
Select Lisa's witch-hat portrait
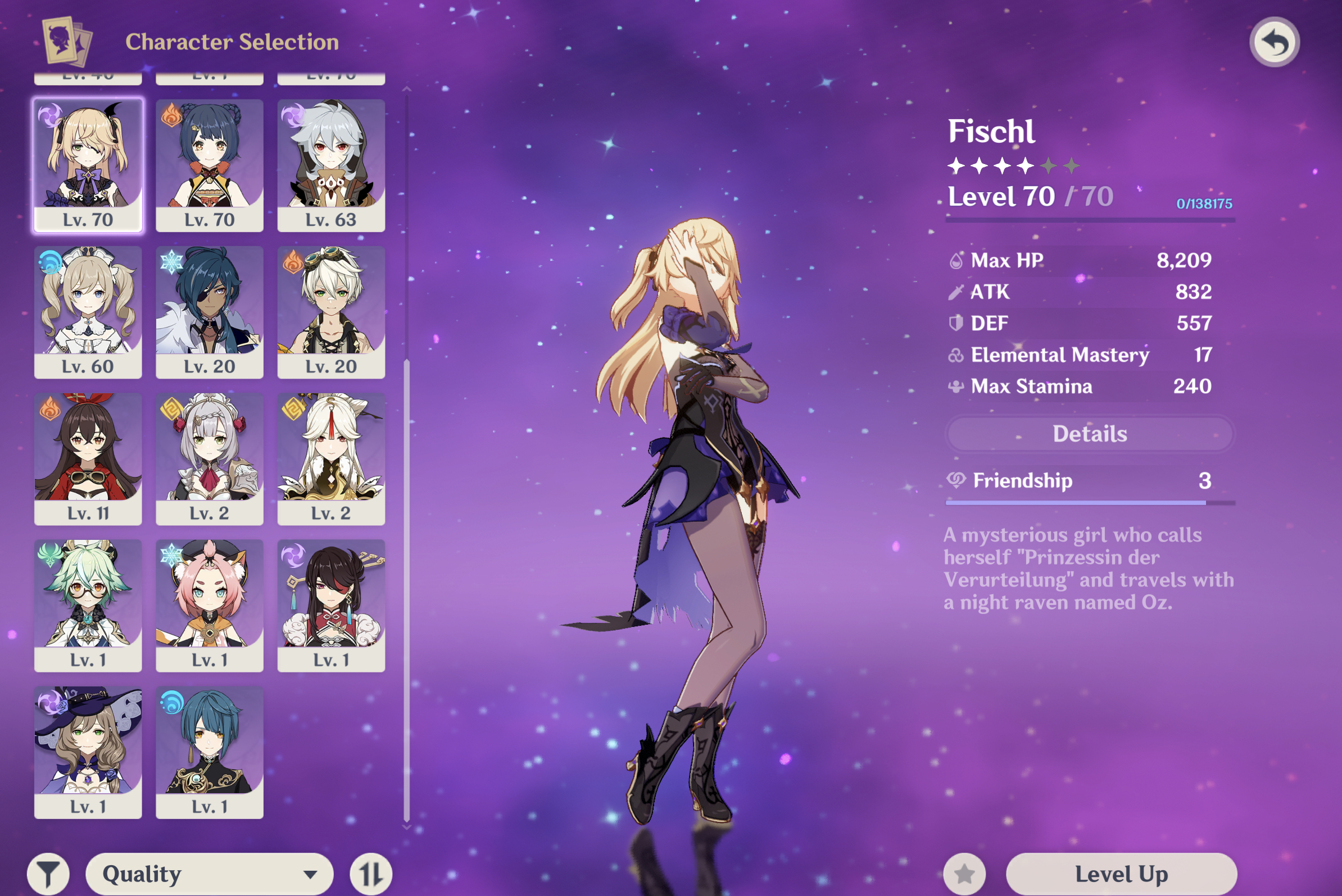pos(88,752)
